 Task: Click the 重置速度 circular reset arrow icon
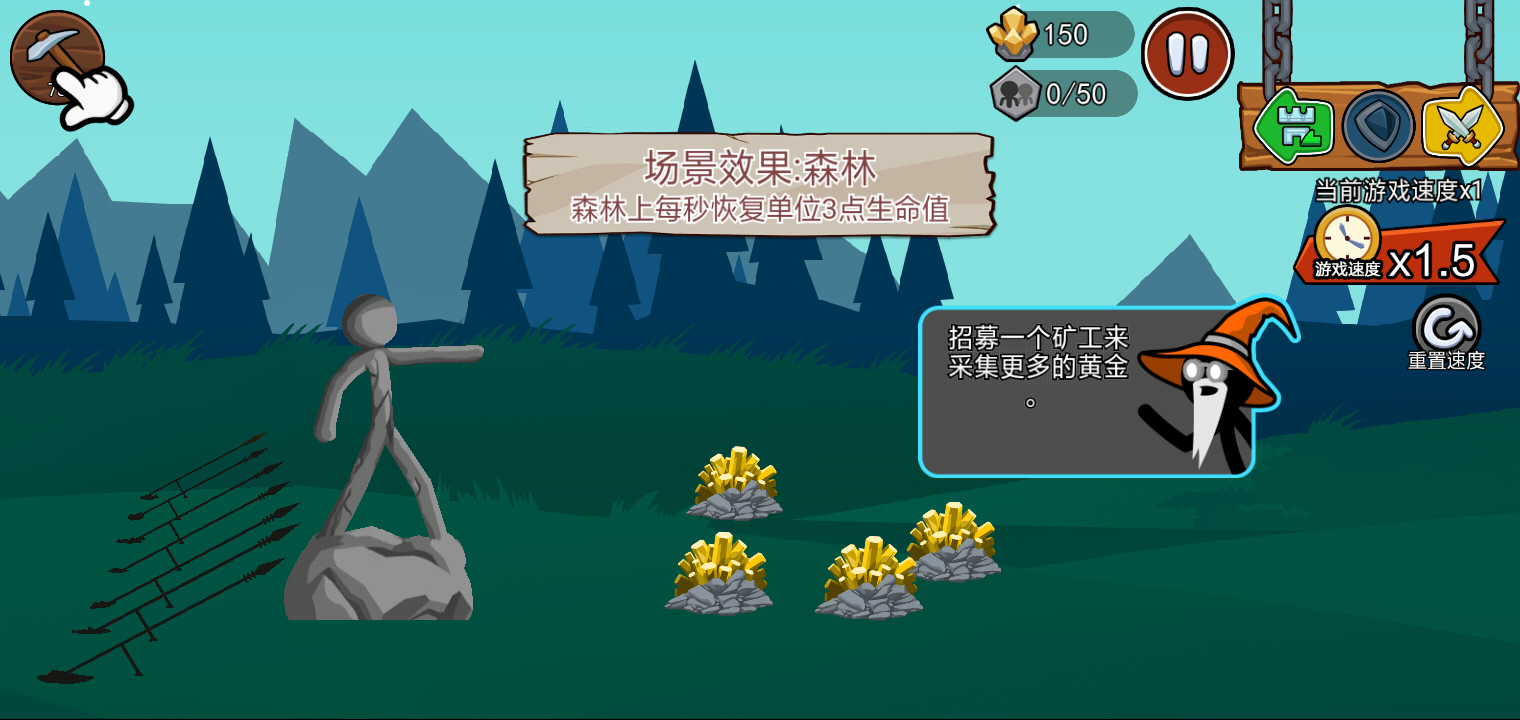tap(1447, 327)
